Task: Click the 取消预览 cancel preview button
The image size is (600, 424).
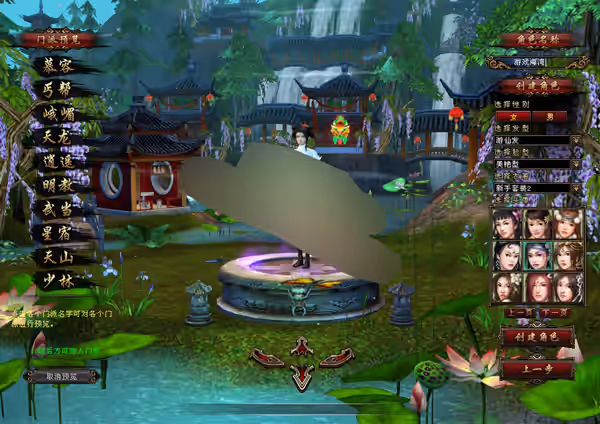Action: pyautogui.click(x=60, y=376)
